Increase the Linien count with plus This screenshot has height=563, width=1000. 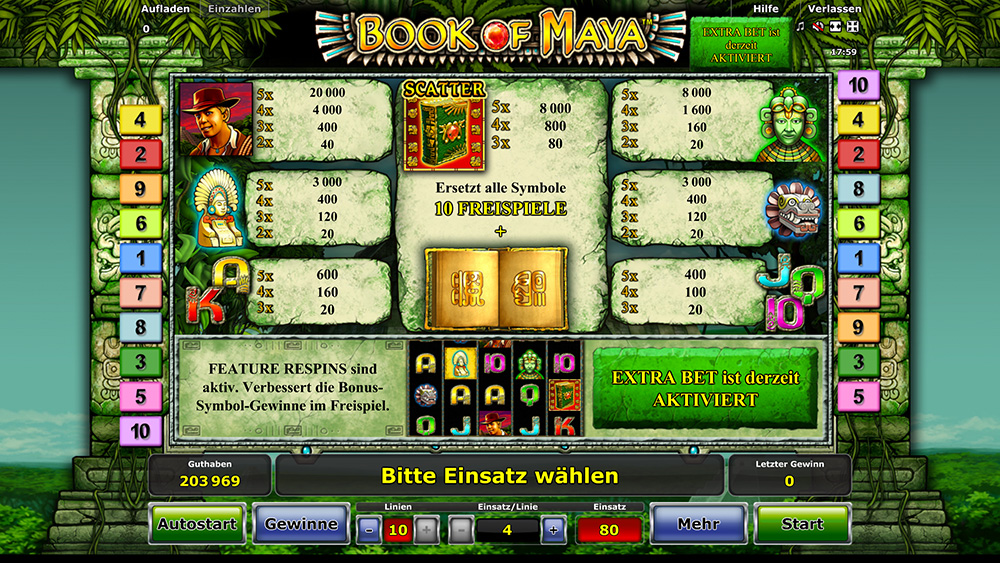click(x=426, y=530)
